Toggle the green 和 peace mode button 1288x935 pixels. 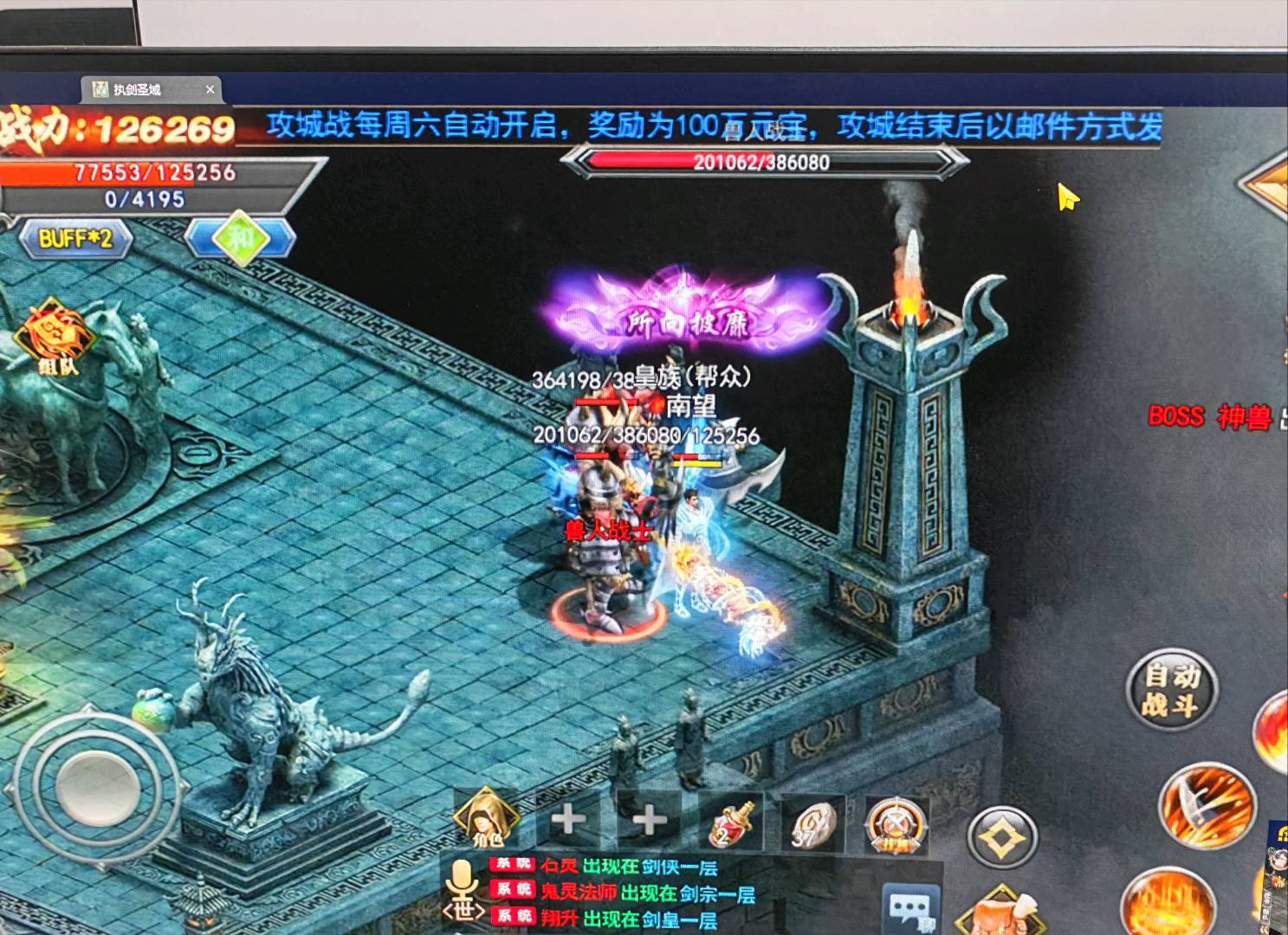240,236
